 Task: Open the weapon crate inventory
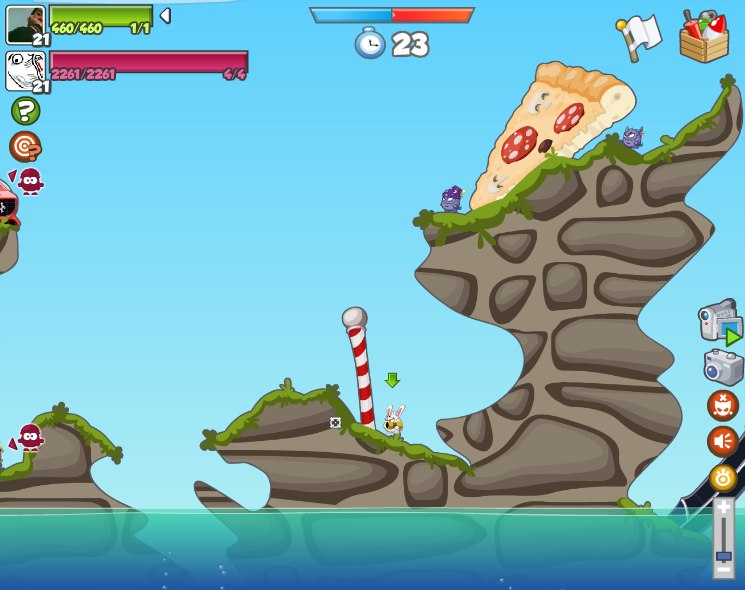click(704, 36)
